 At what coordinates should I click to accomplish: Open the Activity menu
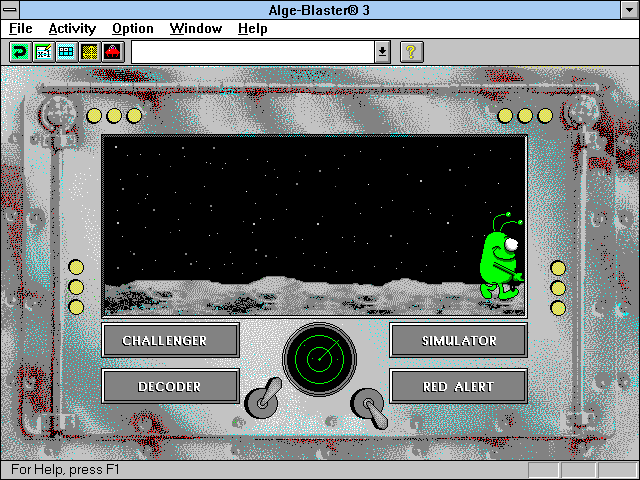[72, 29]
